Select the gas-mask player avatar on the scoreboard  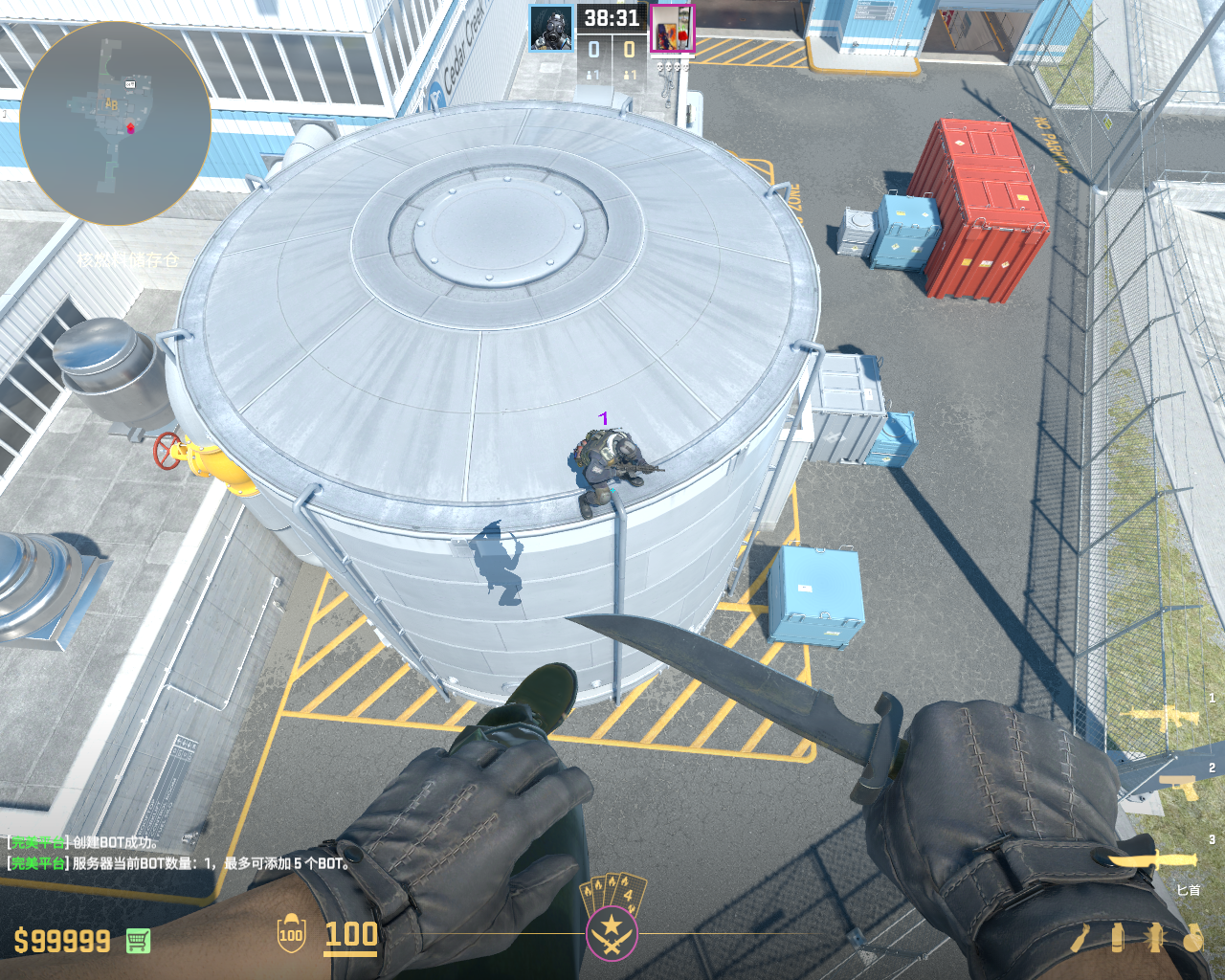point(551,28)
